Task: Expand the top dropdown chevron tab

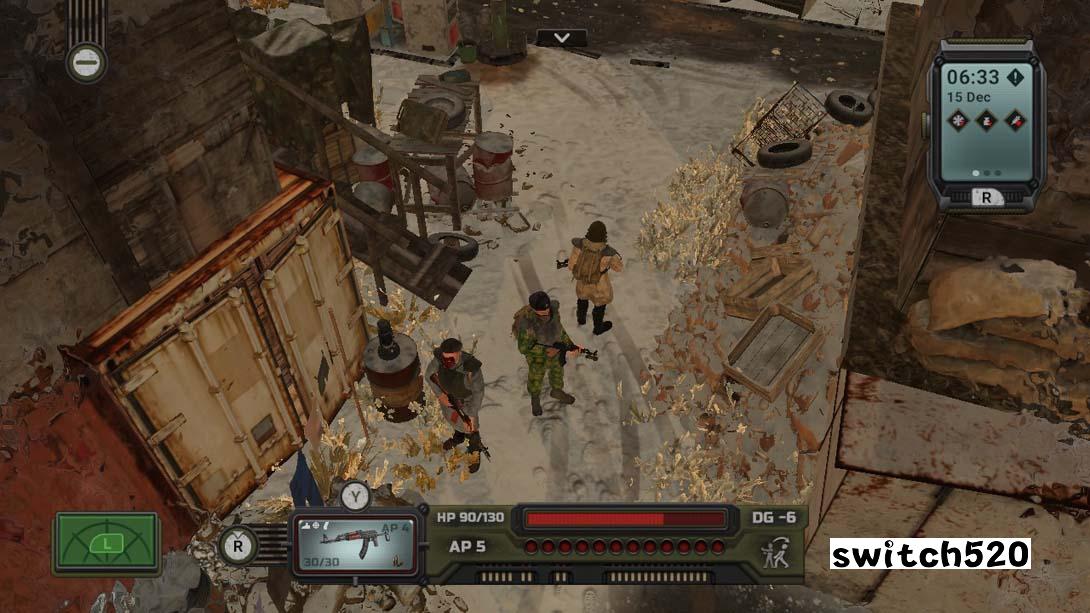Action: pyautogui.click(x=562, y=38)
